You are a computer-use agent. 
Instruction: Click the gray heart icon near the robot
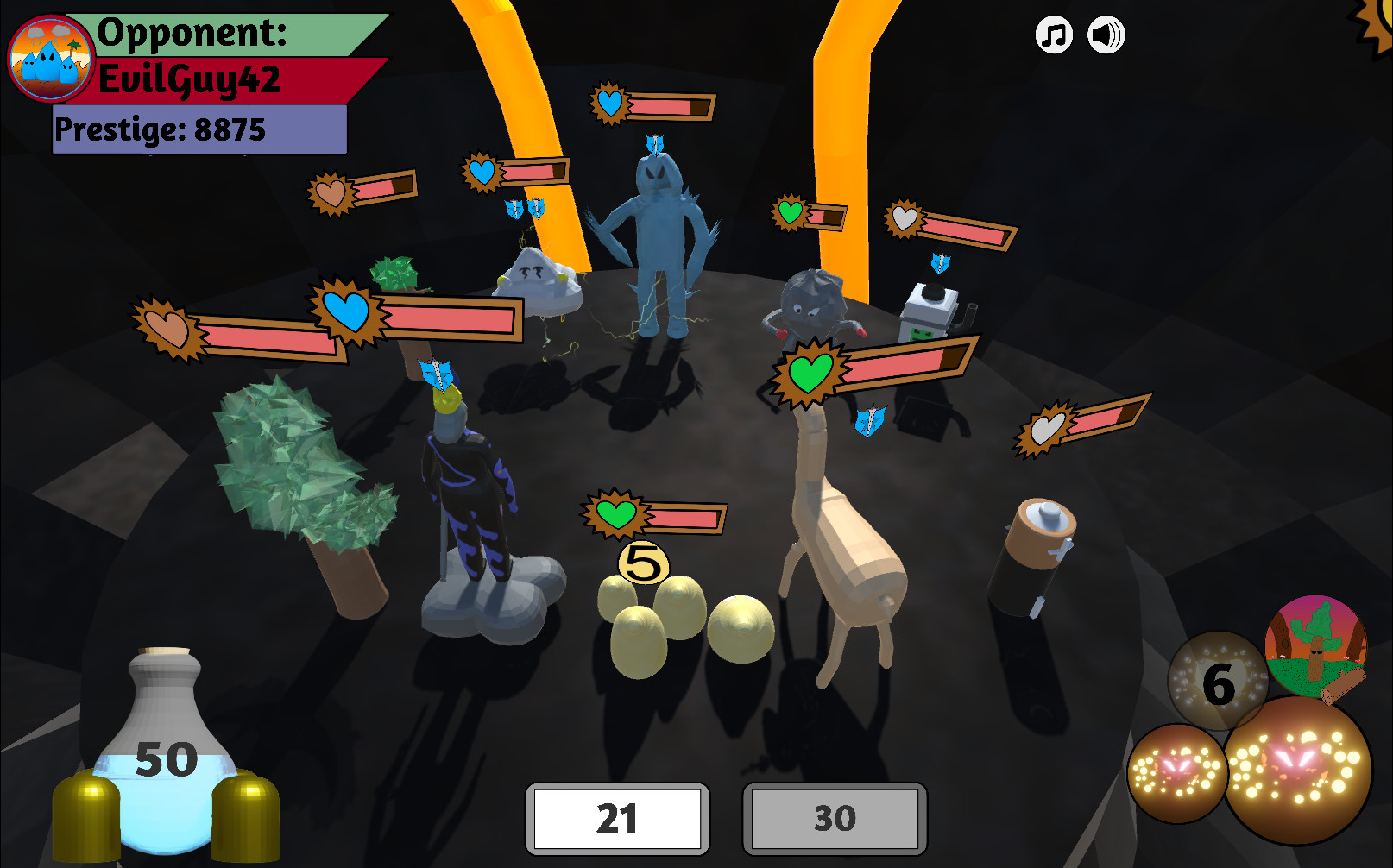(x=905, y=218)
